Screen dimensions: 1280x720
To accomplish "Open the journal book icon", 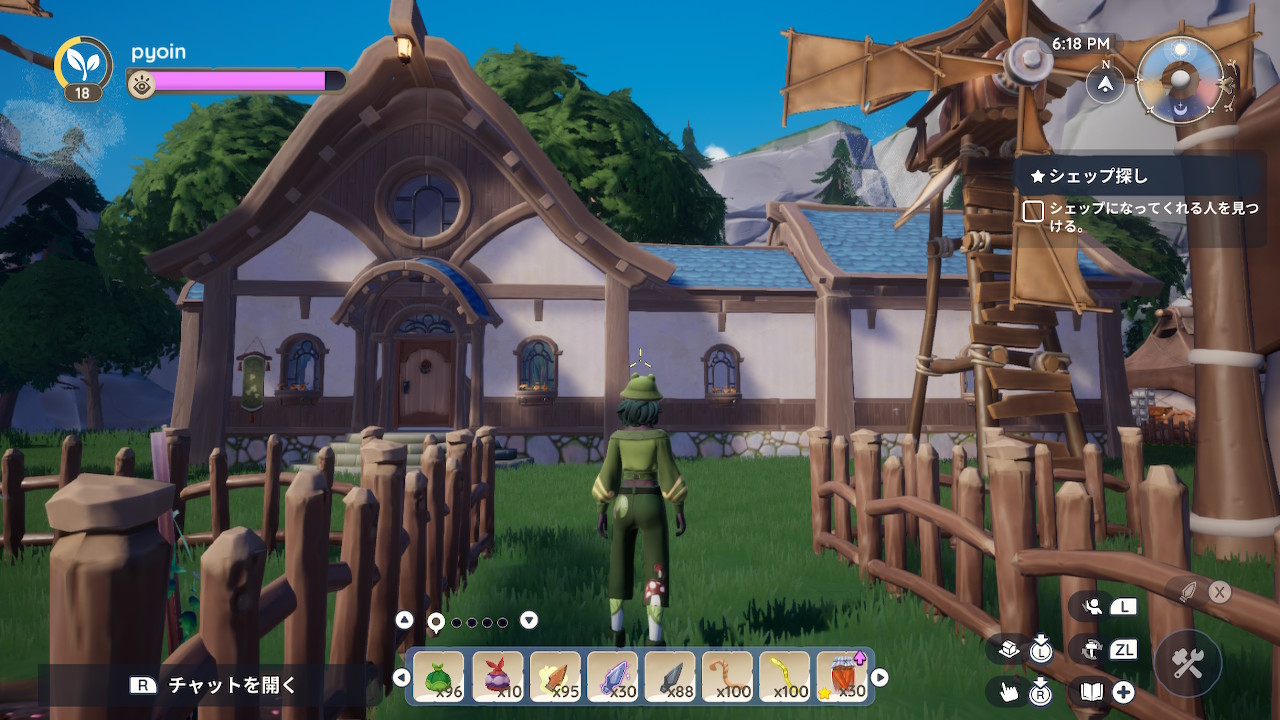I will pos(1091,691).
